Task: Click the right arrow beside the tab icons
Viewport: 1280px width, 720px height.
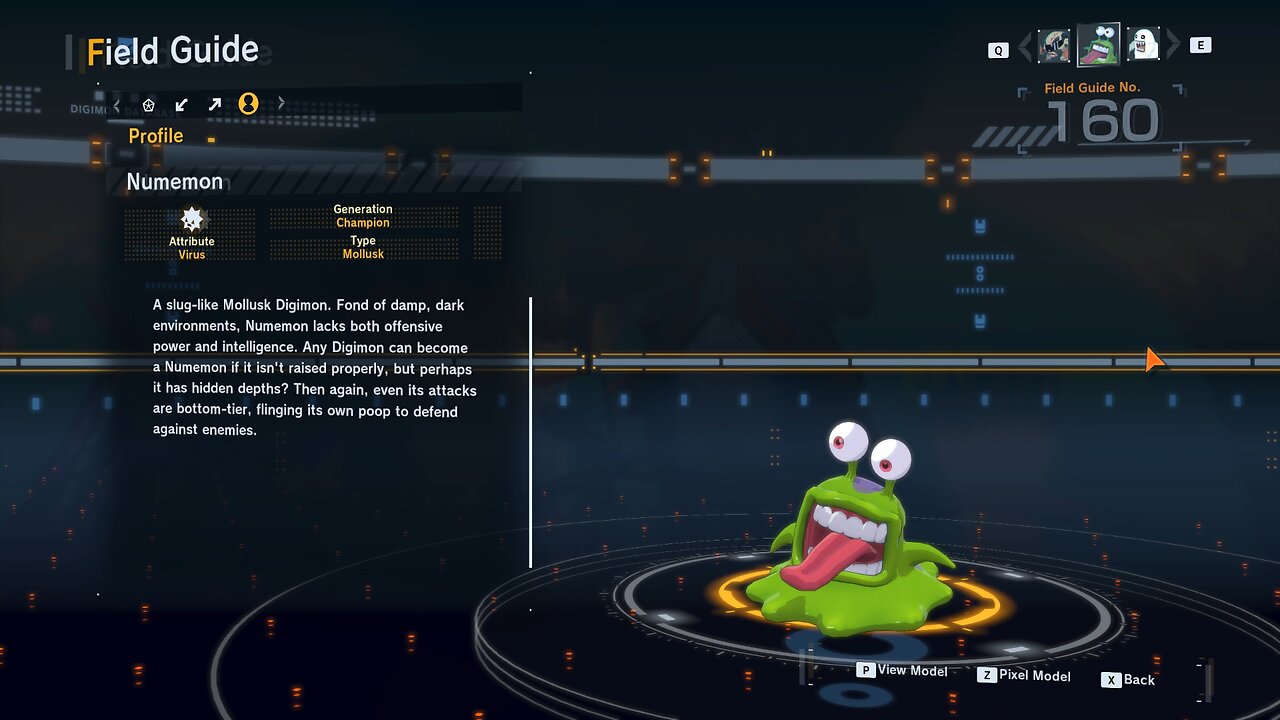Action: pos(281,103)
